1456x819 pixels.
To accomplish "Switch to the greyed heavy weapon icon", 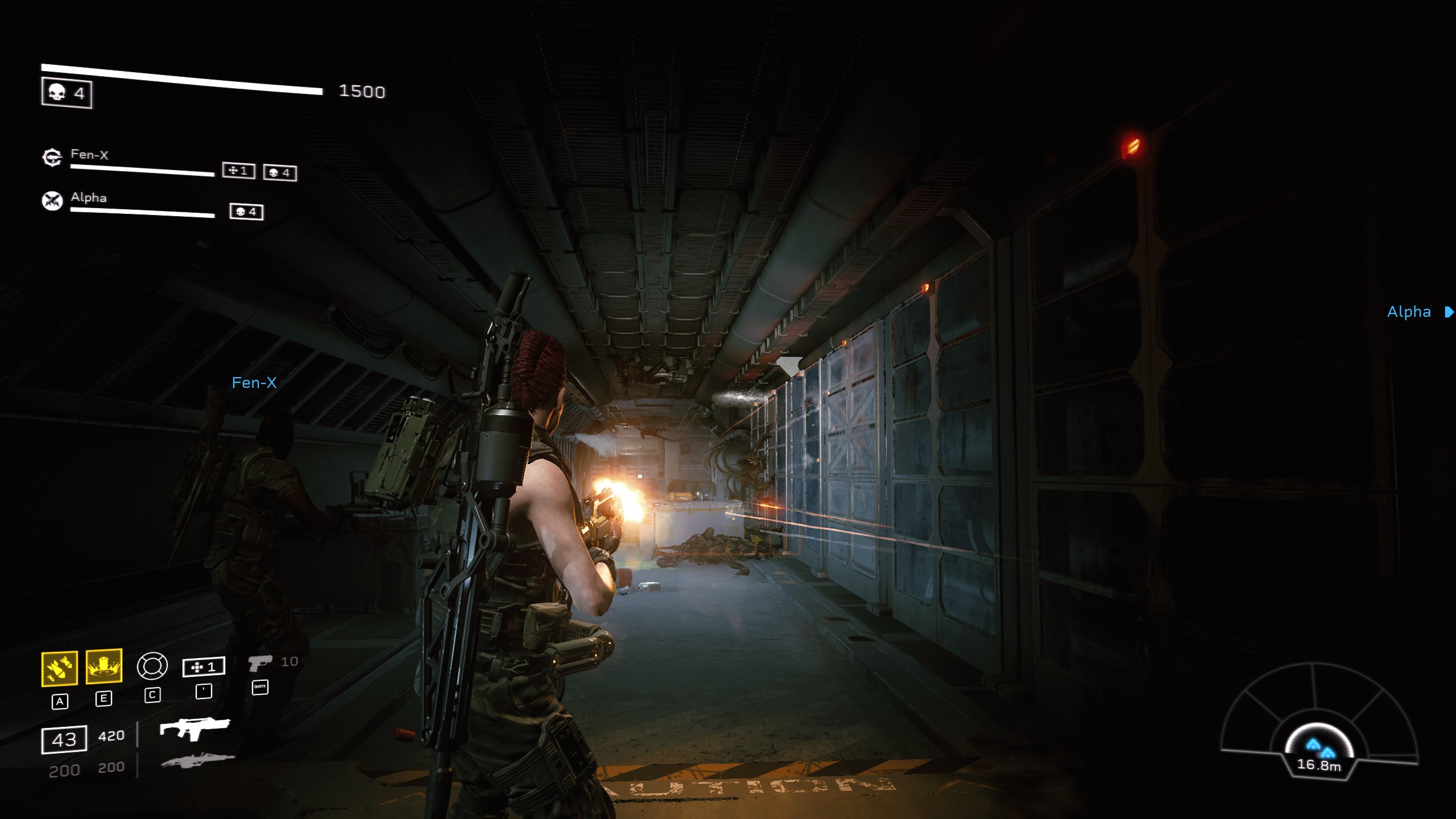I will pyautogui.click(x=197, y=760).
